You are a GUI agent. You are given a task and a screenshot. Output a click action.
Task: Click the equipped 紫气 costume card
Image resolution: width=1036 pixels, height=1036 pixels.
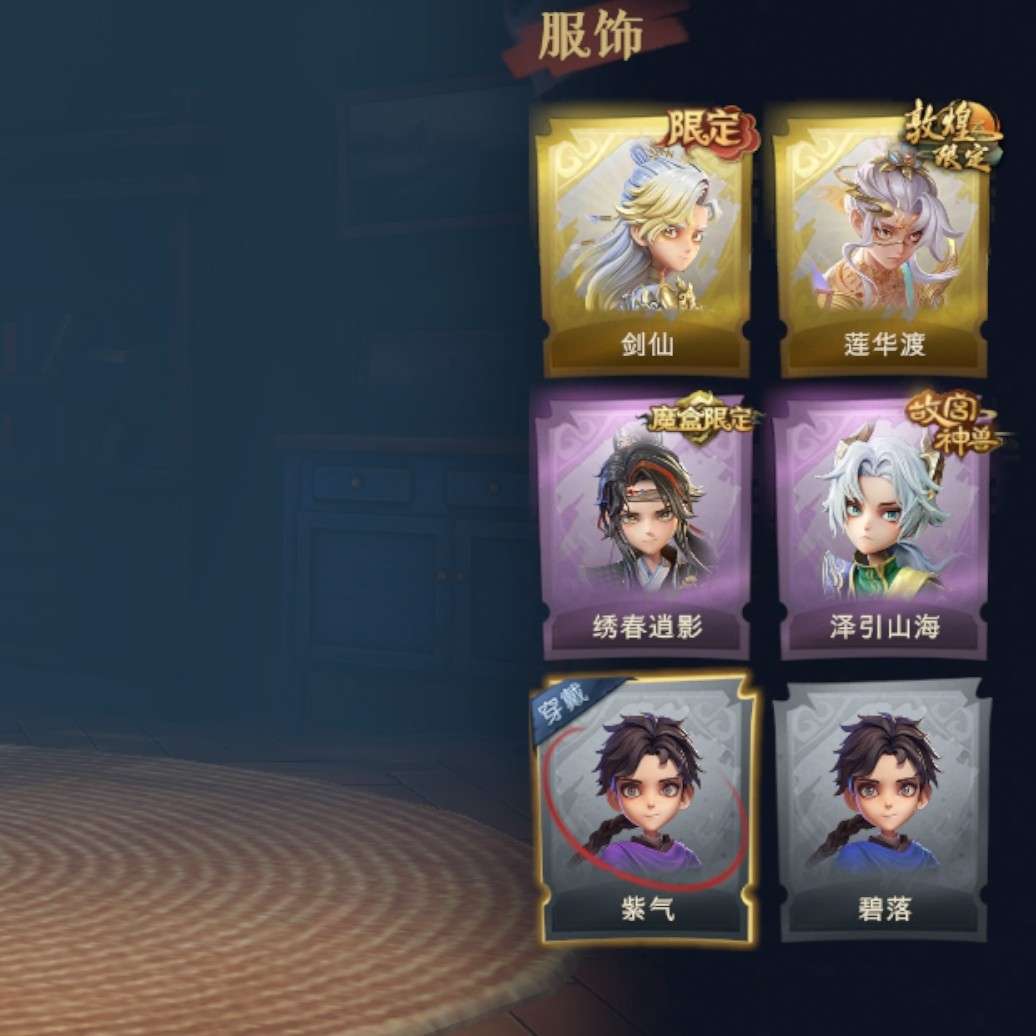[645, 805]
